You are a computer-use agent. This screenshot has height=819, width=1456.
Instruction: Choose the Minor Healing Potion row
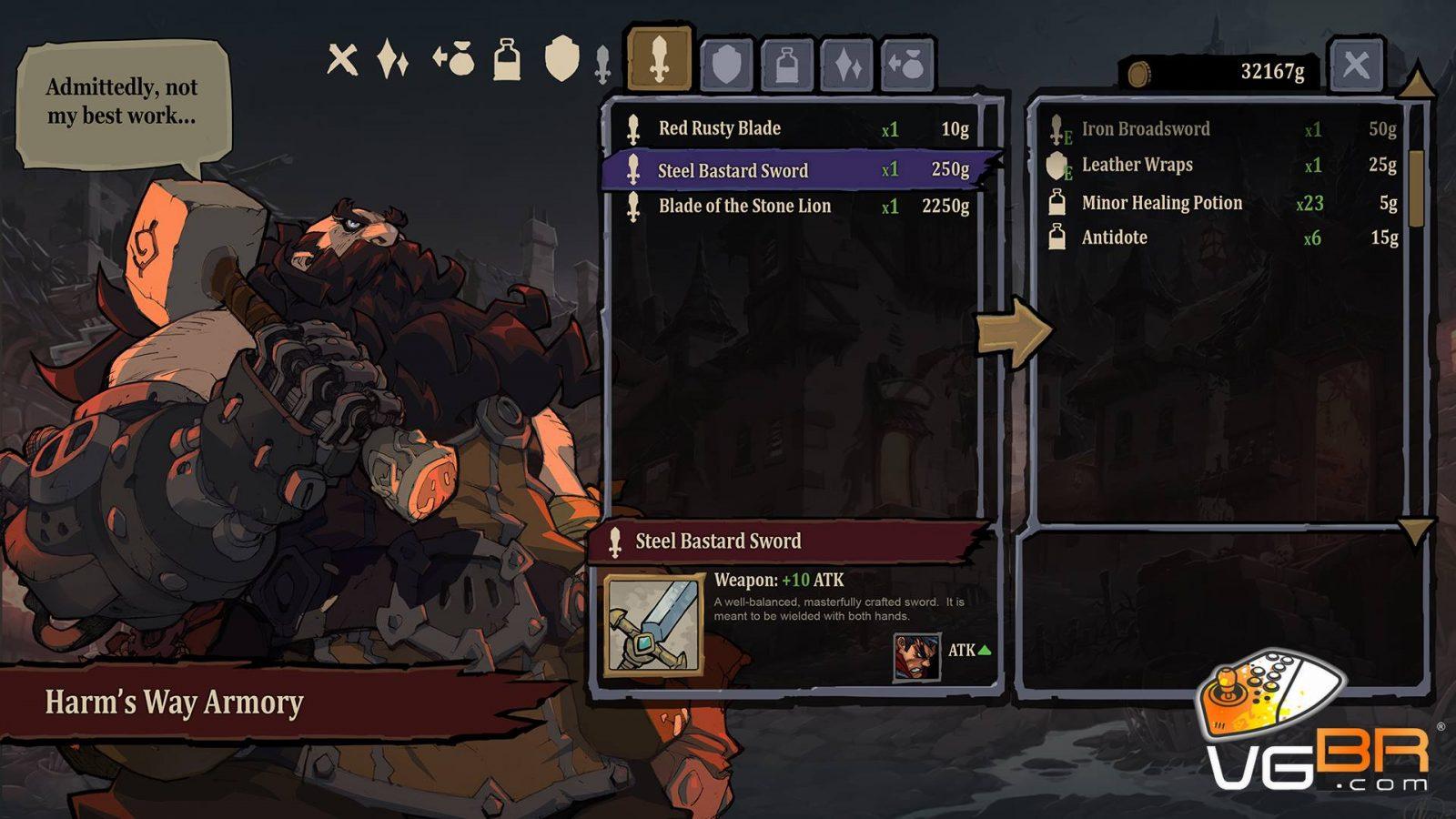(x=1224, y=203)
